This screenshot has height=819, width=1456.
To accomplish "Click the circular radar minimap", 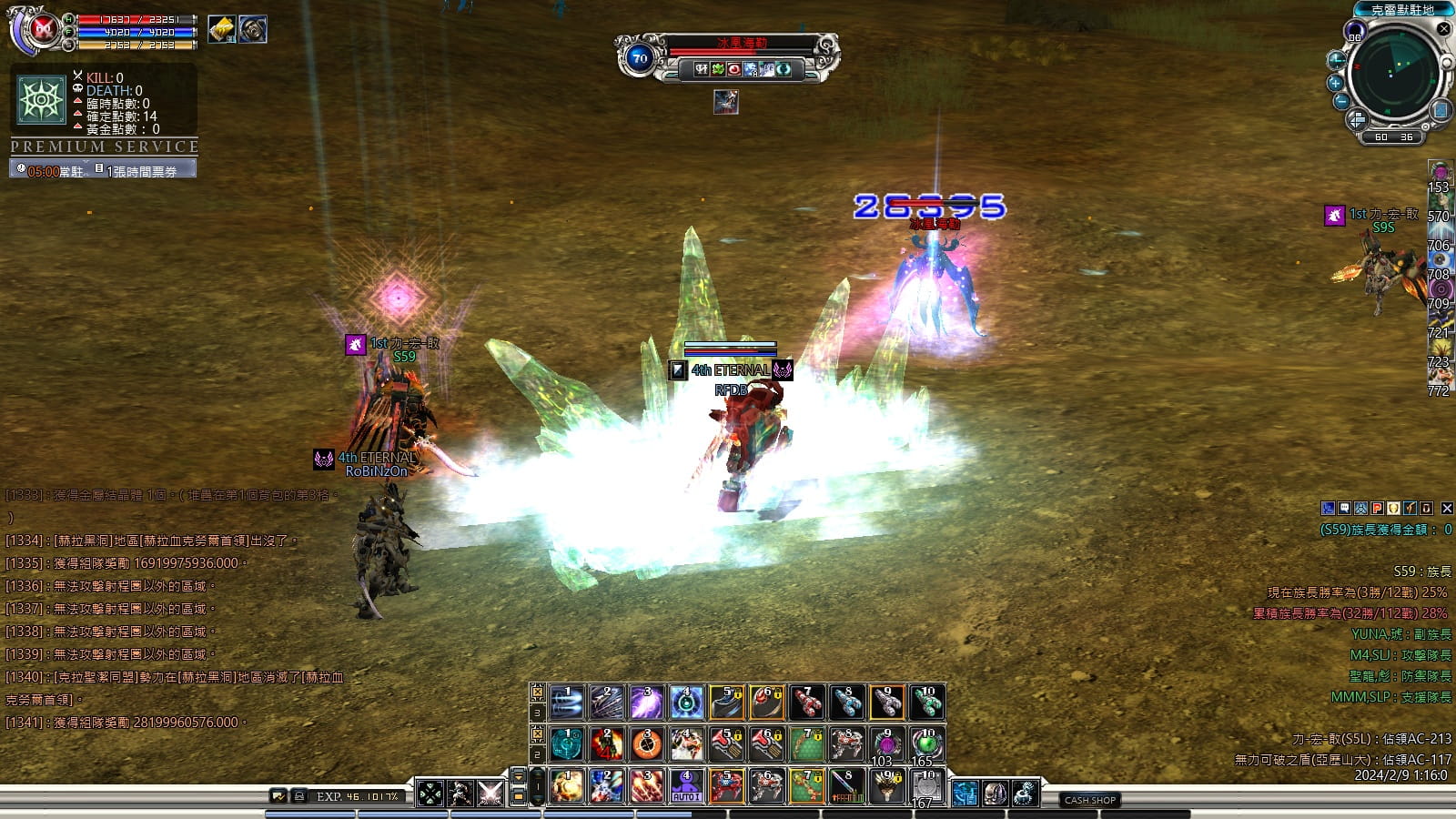I will pyautogui.click(x=1392, y=75).
